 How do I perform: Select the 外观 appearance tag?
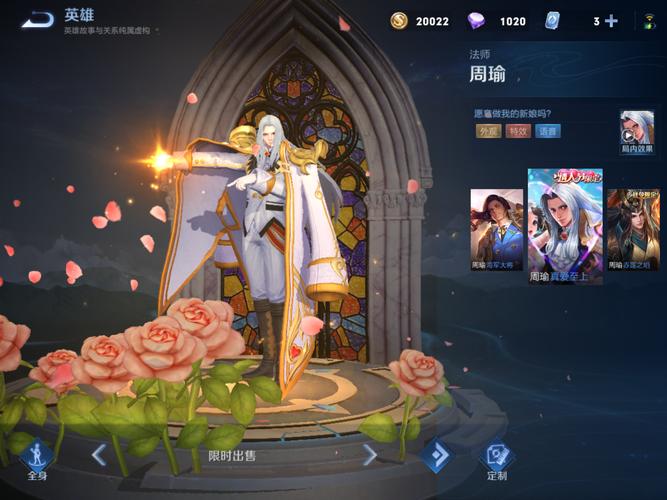[x=488, y=131]
